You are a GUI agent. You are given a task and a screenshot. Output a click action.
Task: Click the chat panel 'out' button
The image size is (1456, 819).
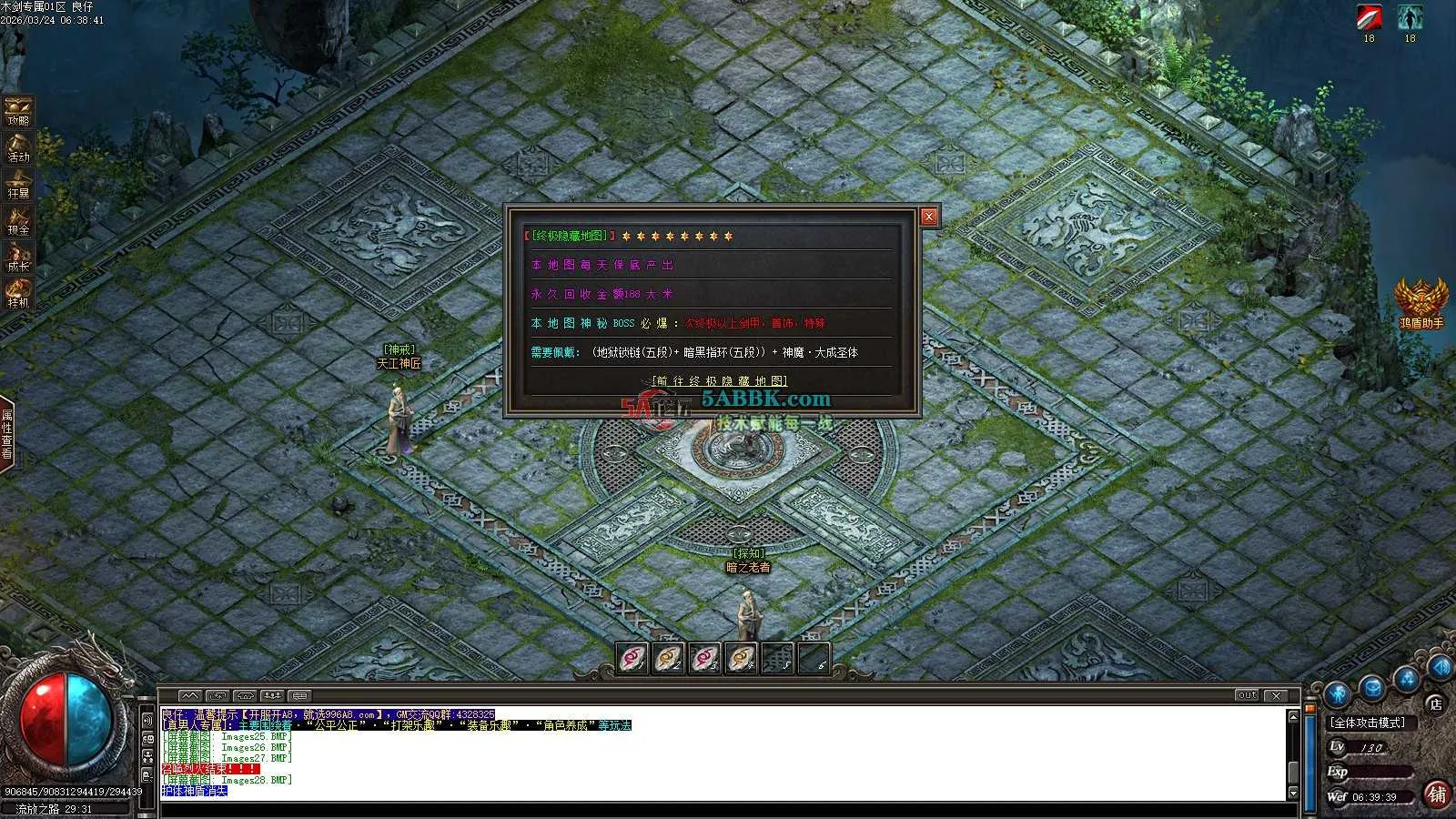[x=1247, y=695]
